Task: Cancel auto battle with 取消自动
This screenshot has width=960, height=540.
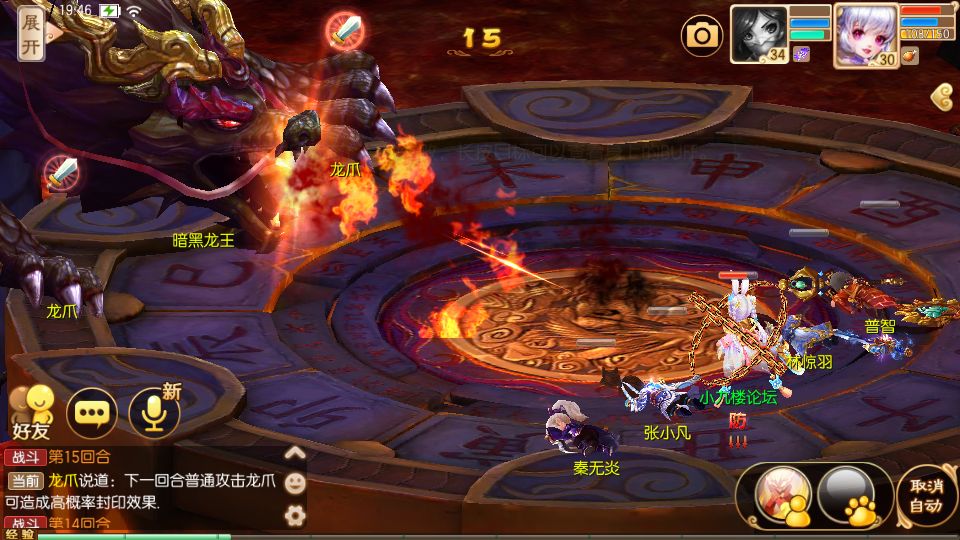Action: [926, 496]
